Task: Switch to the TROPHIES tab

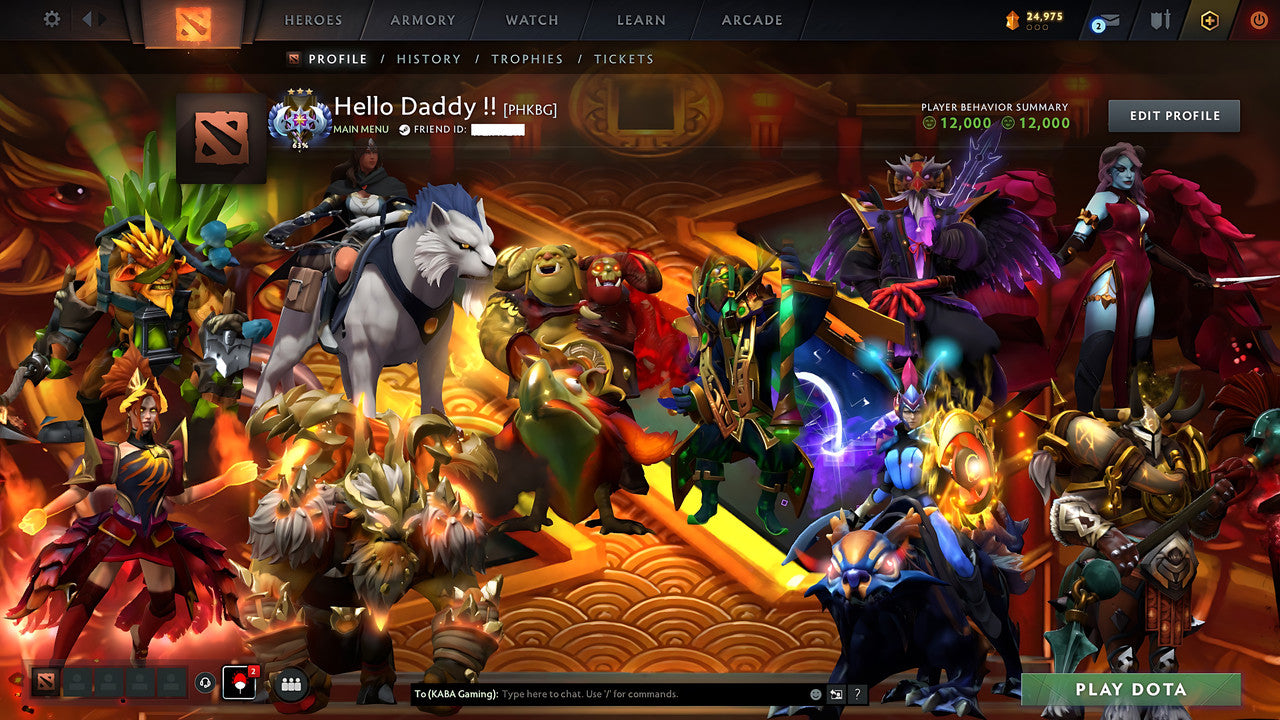Action: point(528,59)
